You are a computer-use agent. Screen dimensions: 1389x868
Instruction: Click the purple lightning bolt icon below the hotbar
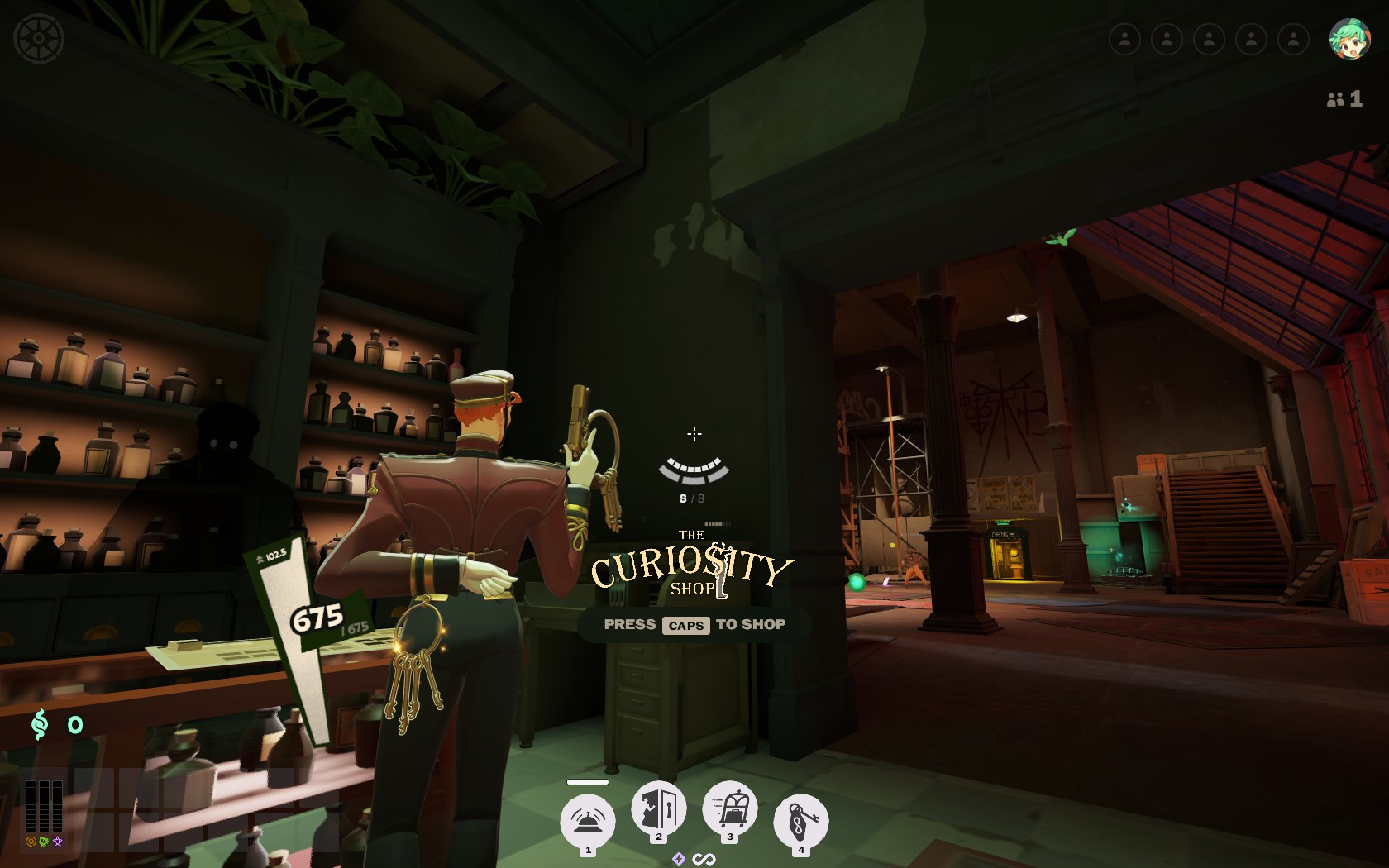tap(679, 859)
